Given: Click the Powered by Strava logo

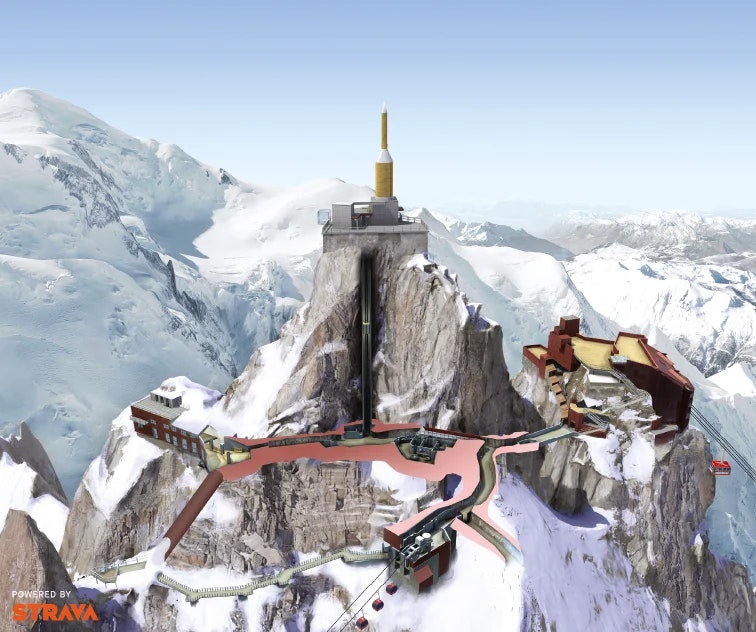Looking at the screenshot, I should (55, 607).
